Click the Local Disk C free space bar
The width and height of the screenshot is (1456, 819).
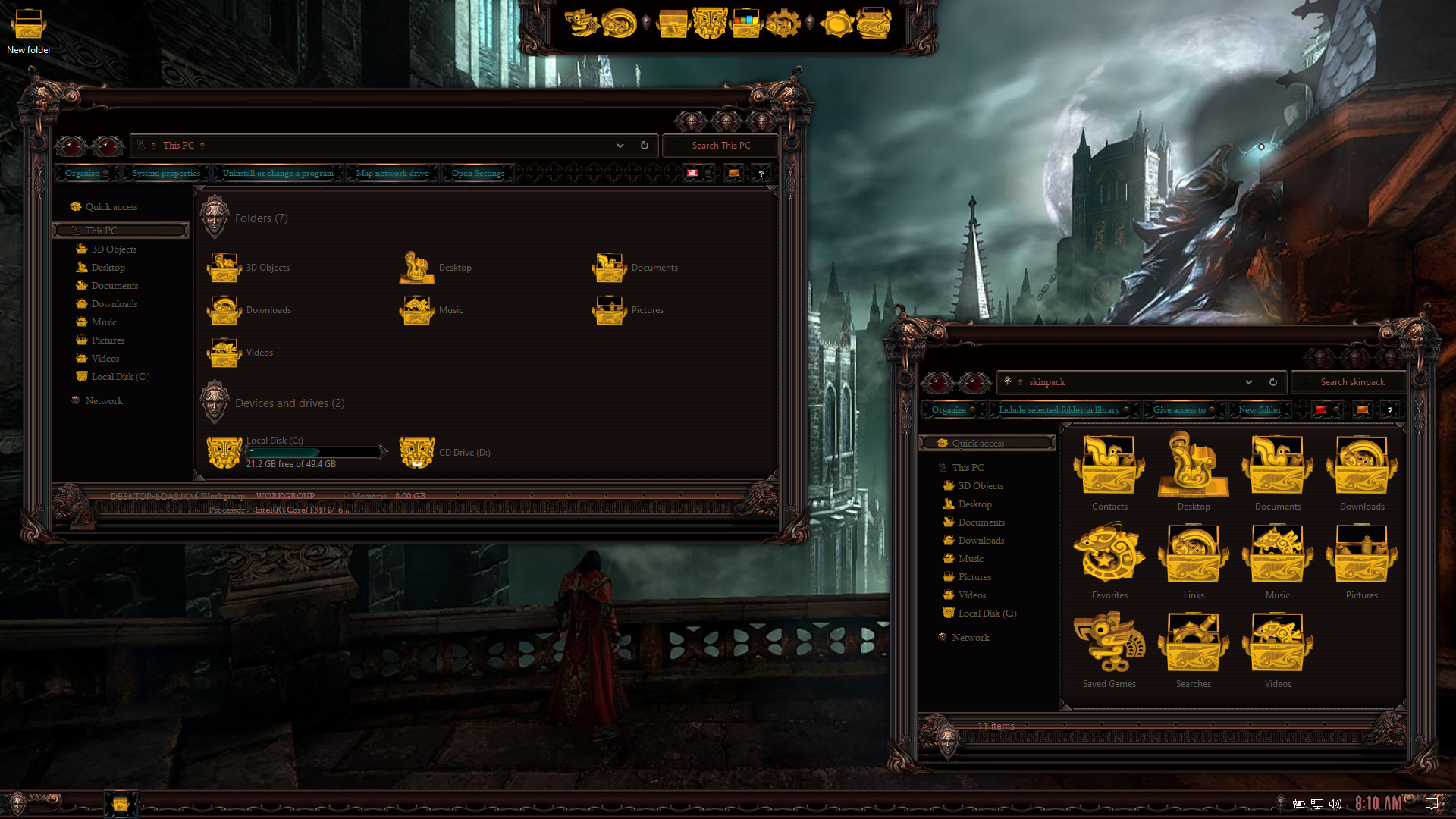click(315, 452)
